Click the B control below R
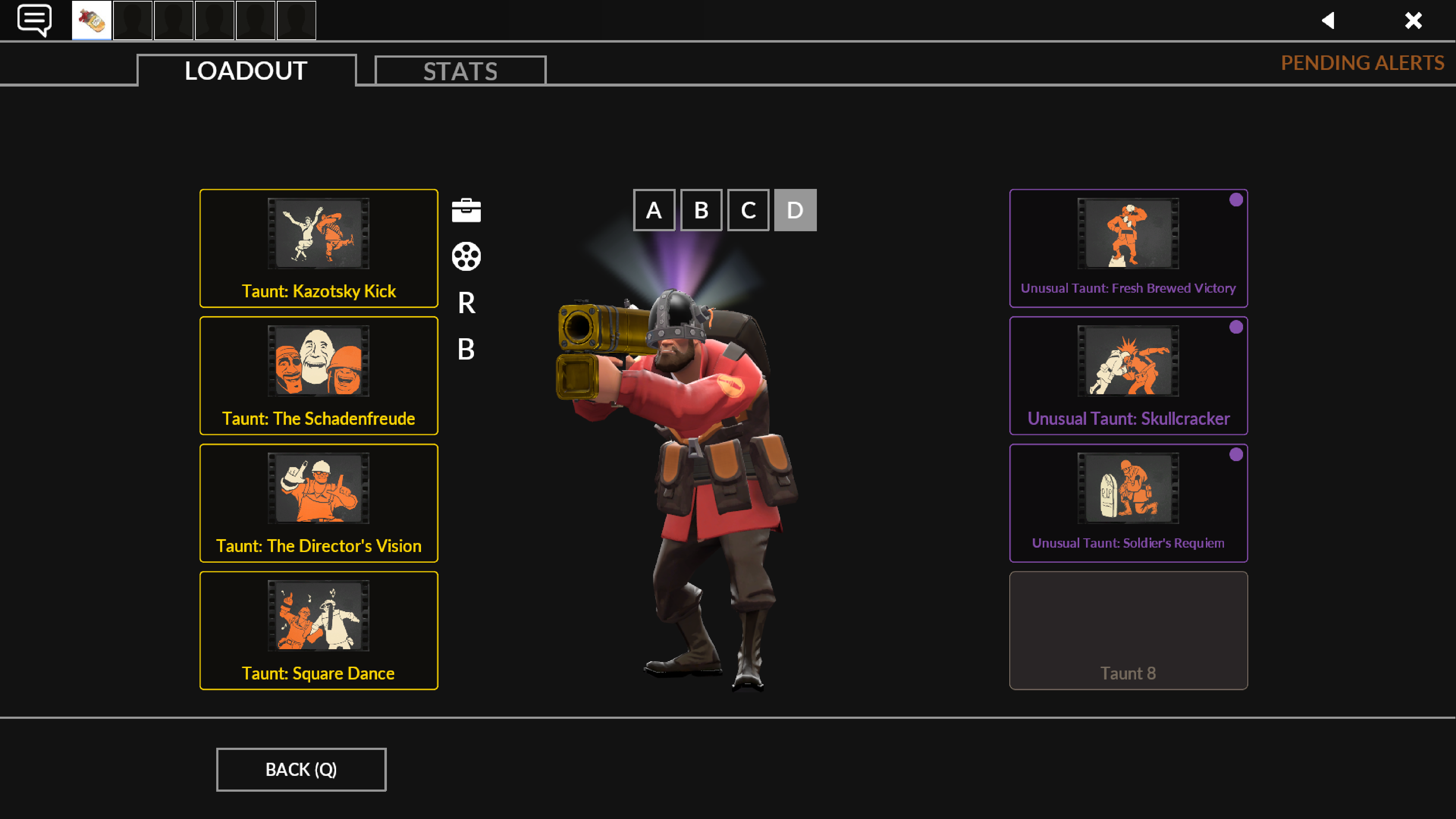This screenshot has height=819, width=1456. click(466, 350)
